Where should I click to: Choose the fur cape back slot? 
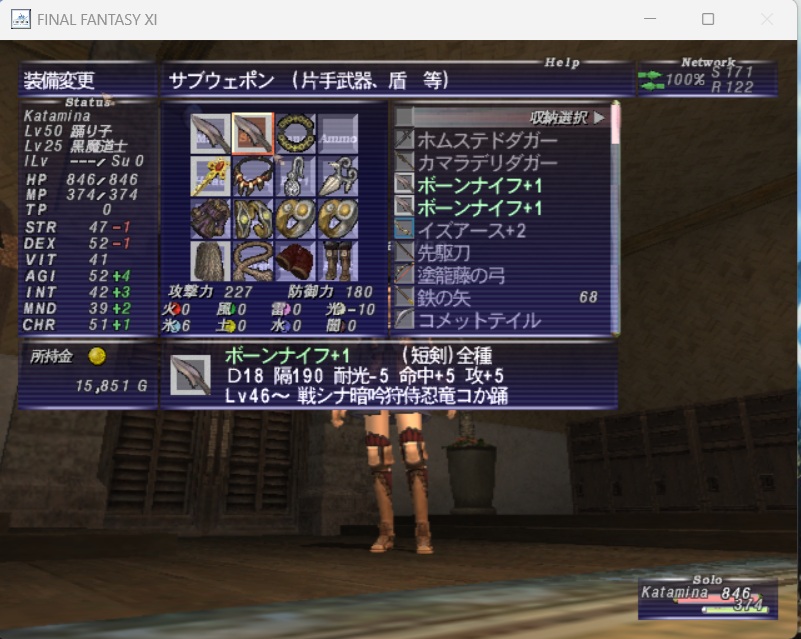pyautogui.click(x=210, y=260)
